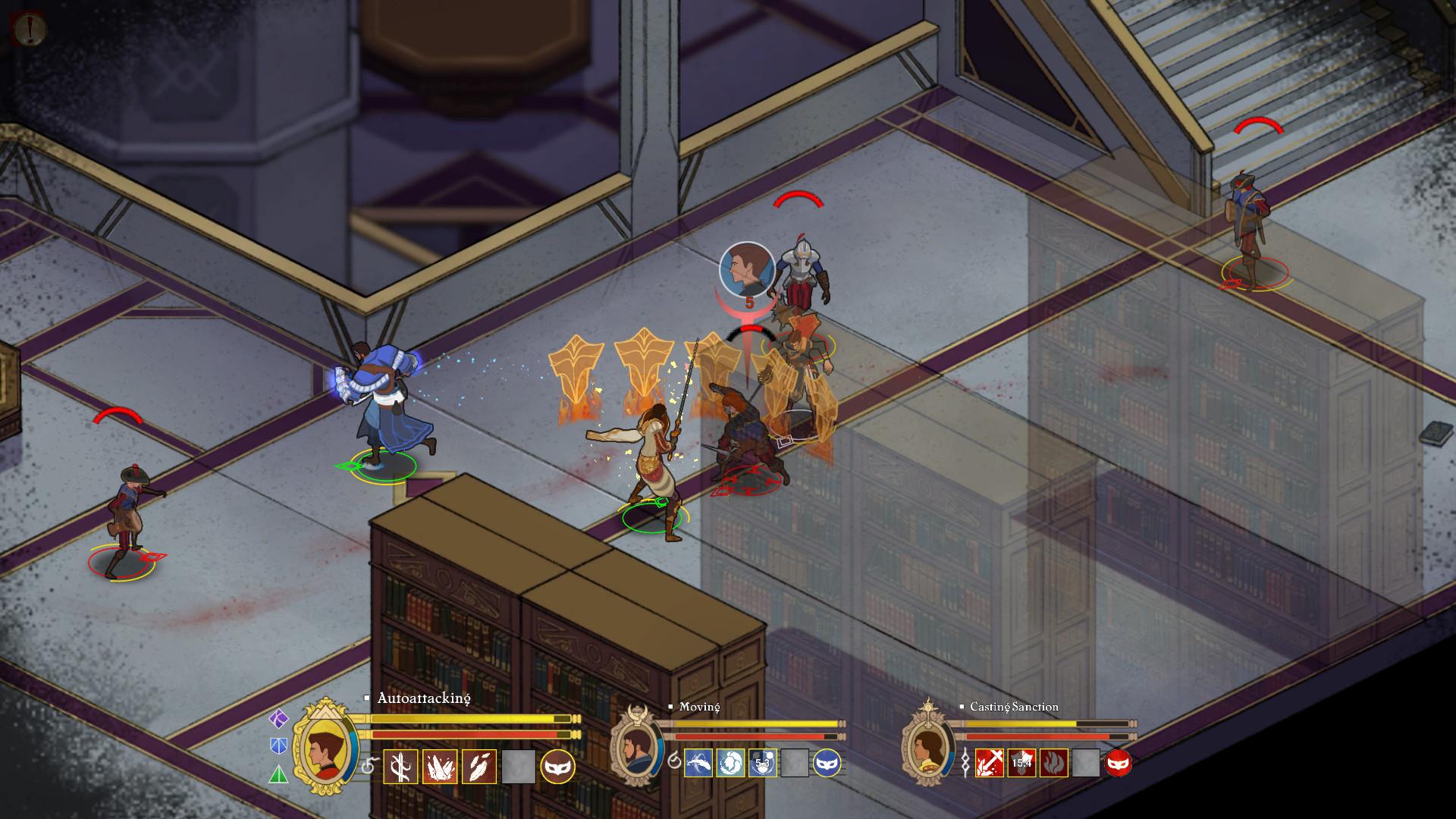Cast the blue feather swirl spell
1456x819 pixels.
tap(698, 763)
